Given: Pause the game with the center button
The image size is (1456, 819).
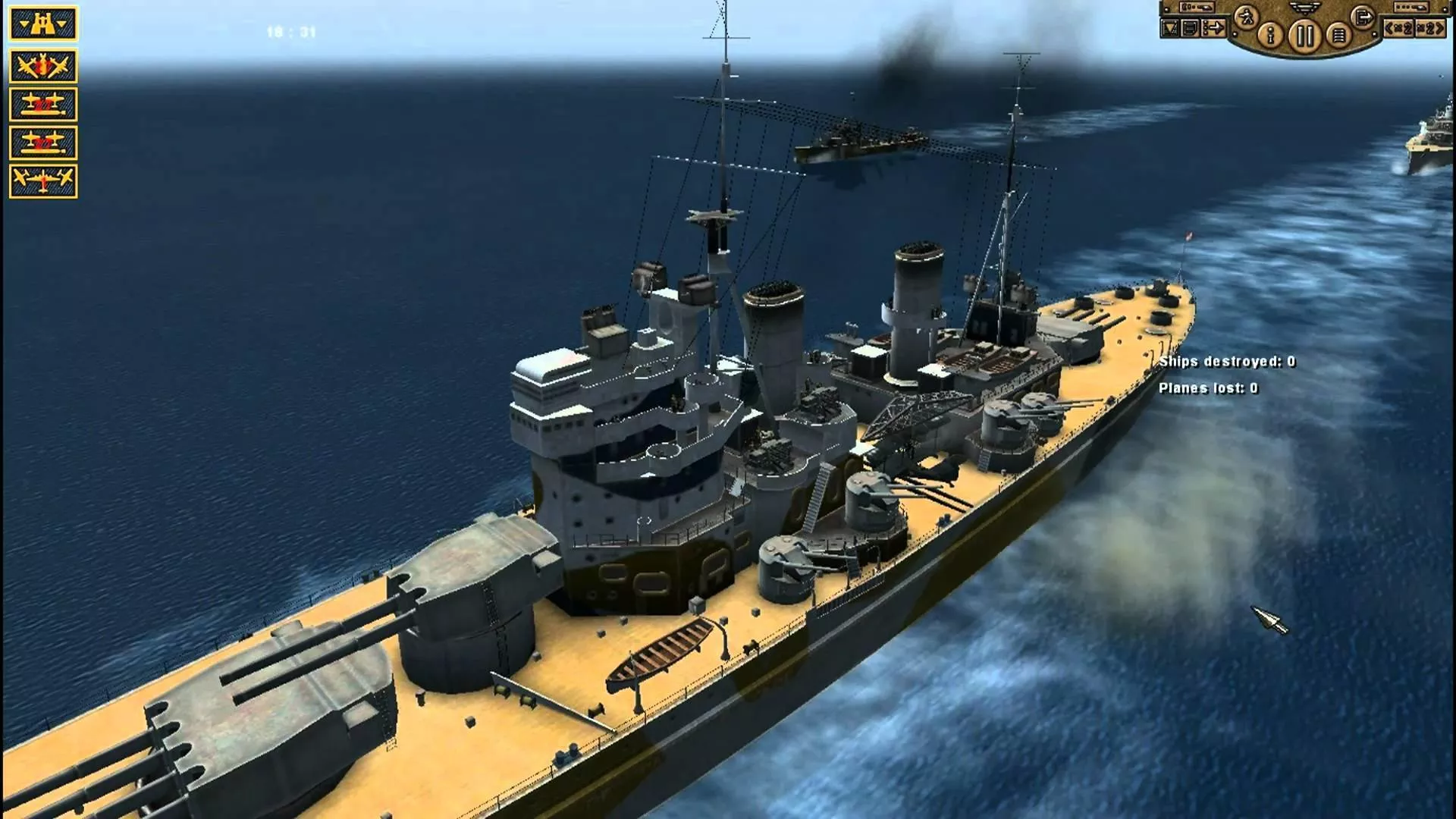Looking at the screenshot, I should (x=1304, y=36).
